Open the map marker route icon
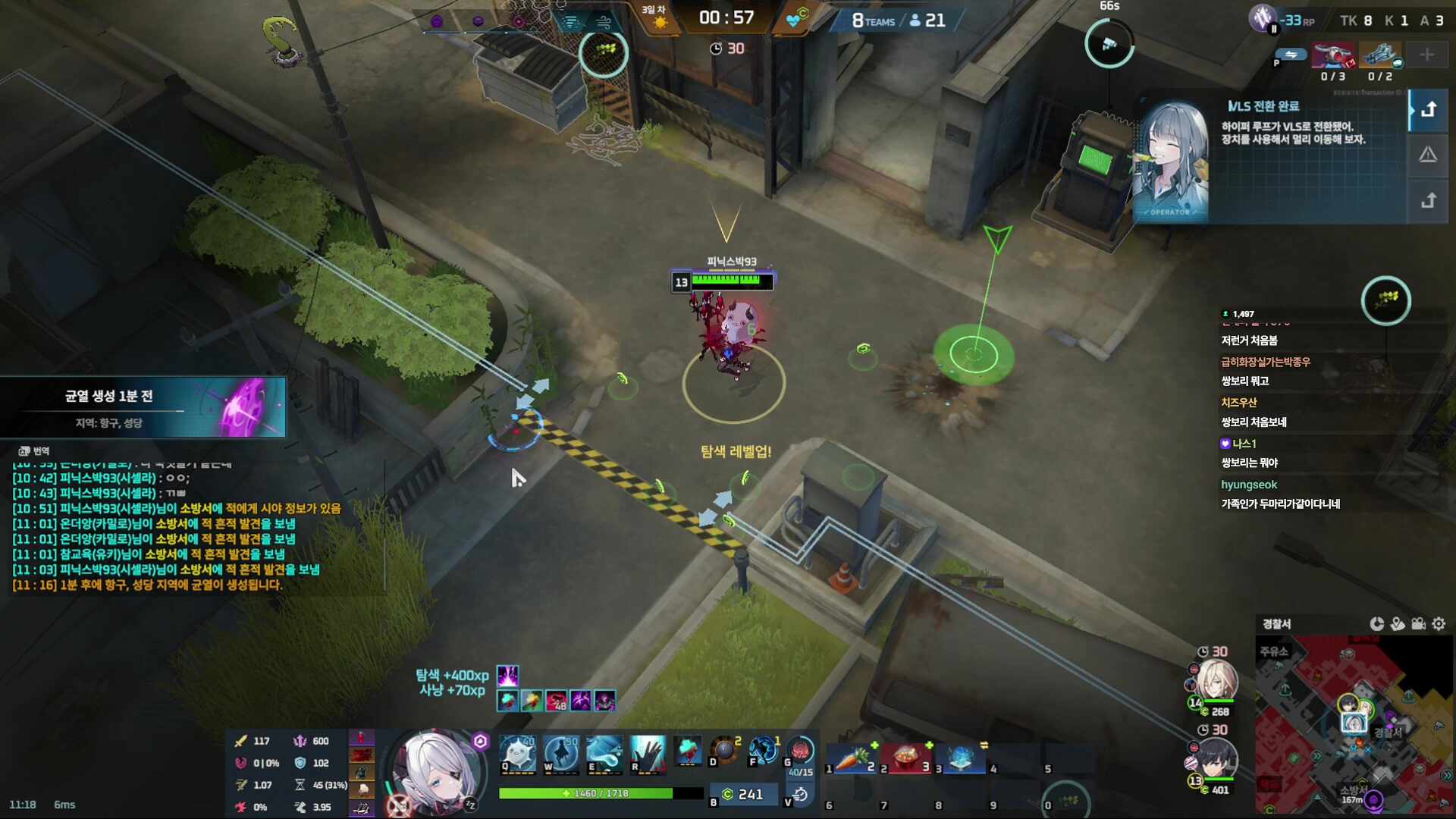Viewport: 1456px width, 819px height. [1398, 623]
